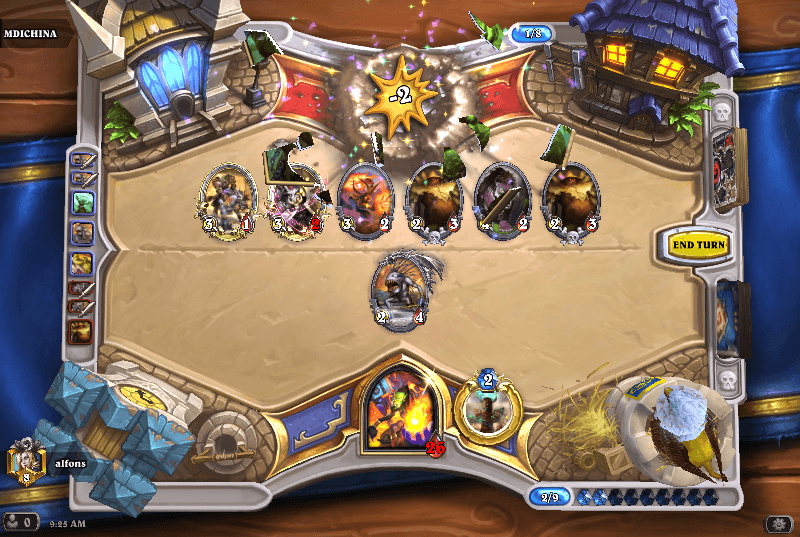The width and height of the screenshot is (800, 537).
Task: View the bottom red-framed history tile
Action: click(x=80, y=331)
